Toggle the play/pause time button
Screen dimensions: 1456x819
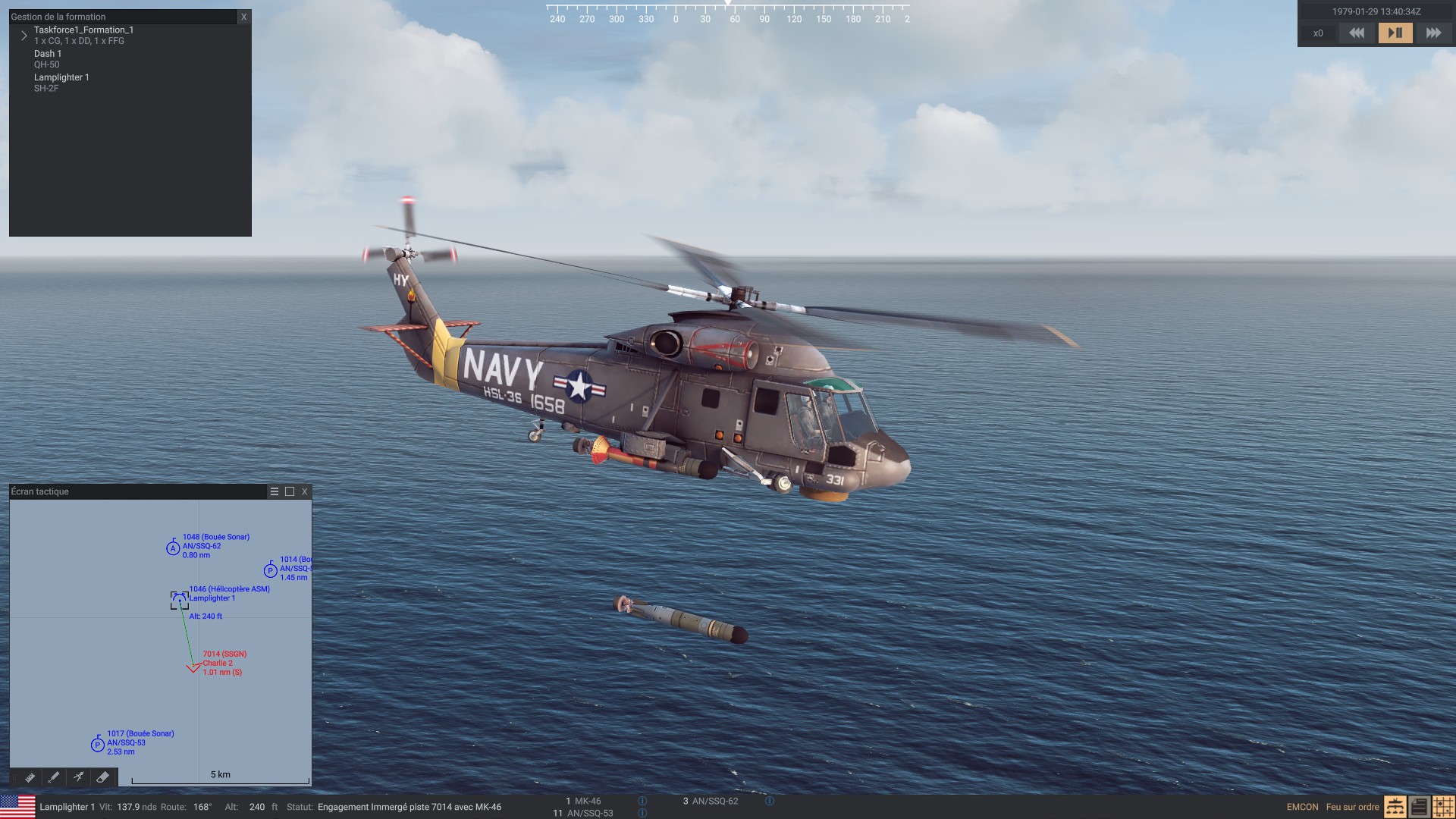(1395, 33)
